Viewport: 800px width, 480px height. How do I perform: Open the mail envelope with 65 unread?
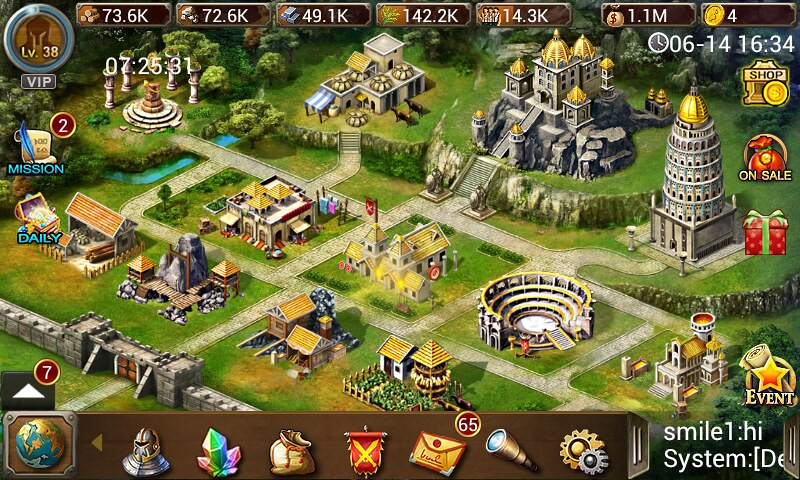click(x=438, y=449)
